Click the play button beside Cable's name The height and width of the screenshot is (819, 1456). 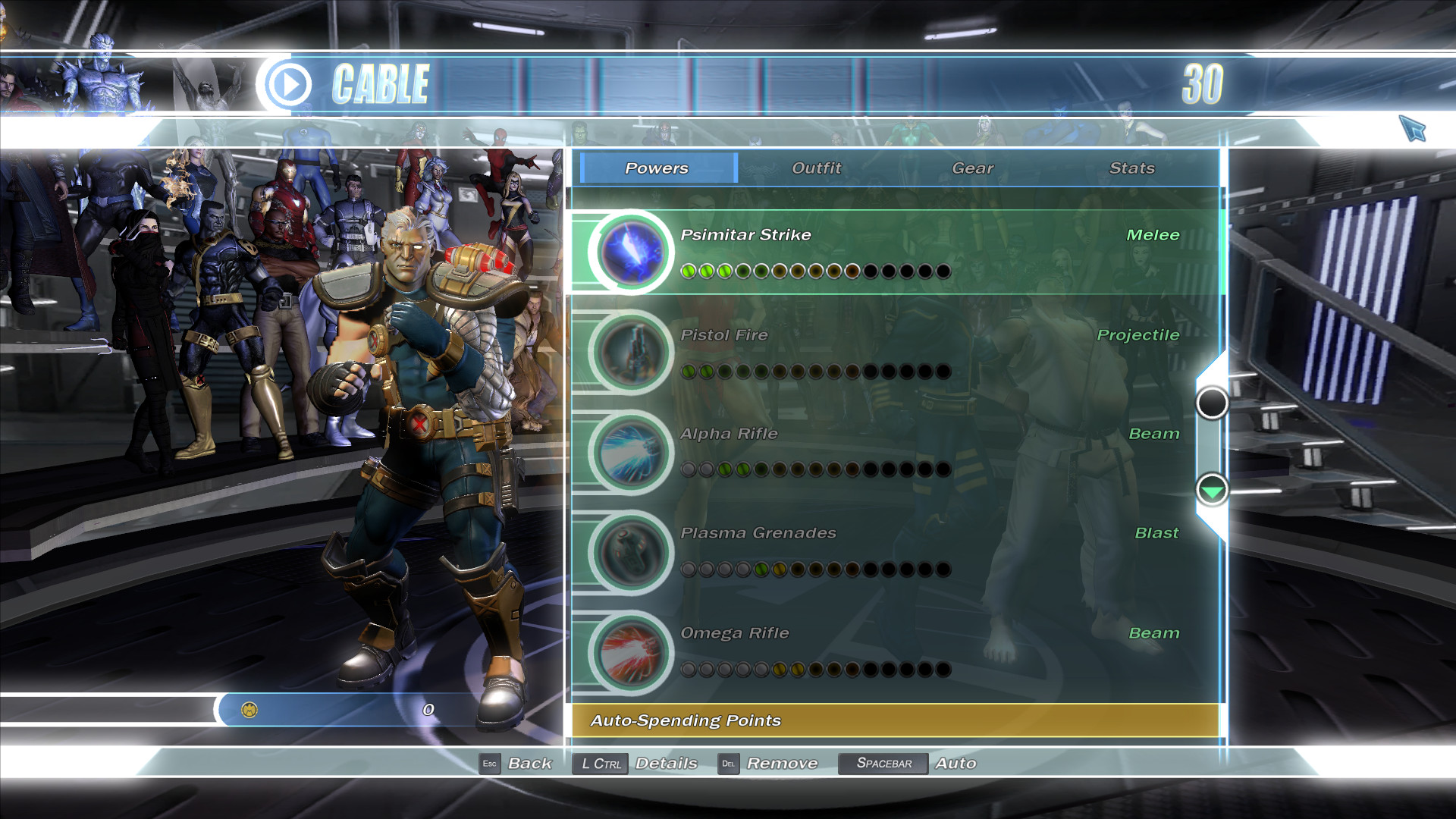click(x=290, y=83)
